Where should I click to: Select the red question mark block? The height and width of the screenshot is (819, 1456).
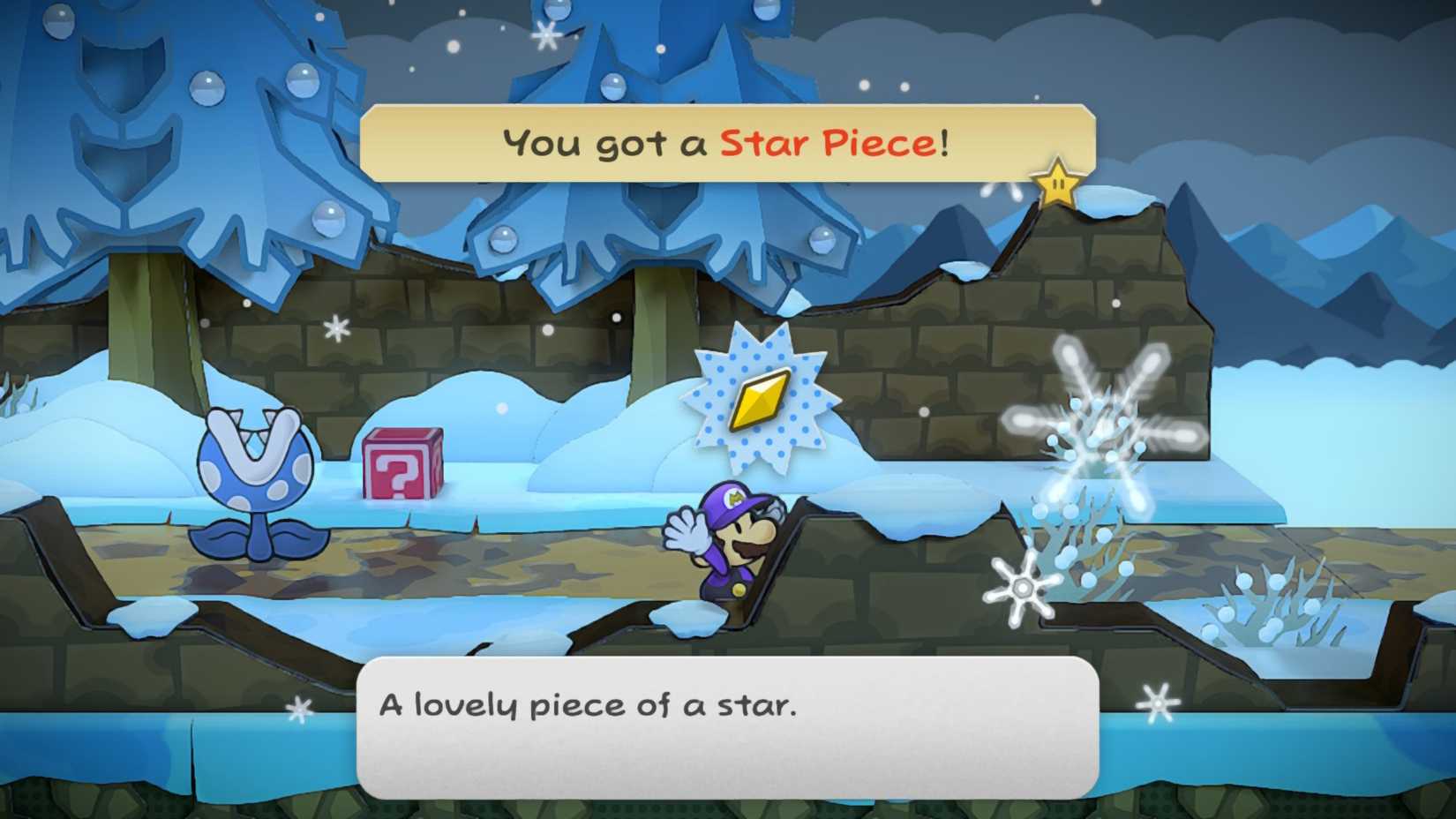(403, 465)
